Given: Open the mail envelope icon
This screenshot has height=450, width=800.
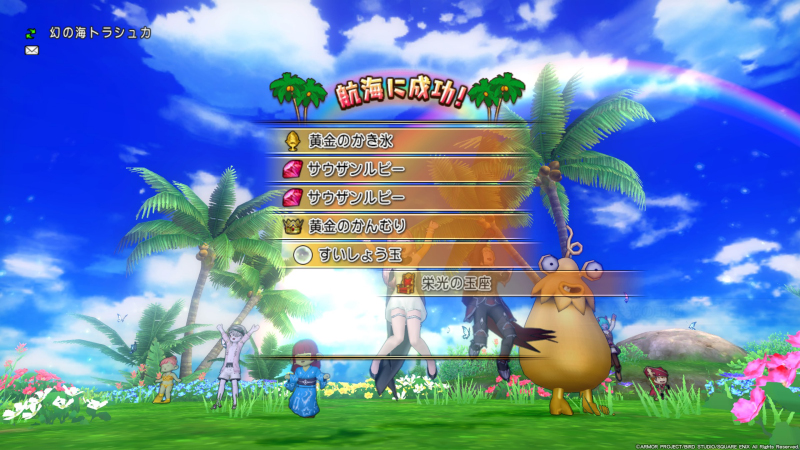Looking at the screenshot, I should (32, 50).
